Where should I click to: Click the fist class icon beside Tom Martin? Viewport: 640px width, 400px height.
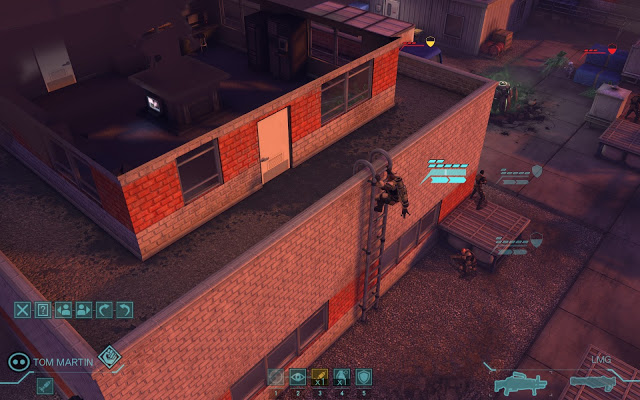point(109,355)
